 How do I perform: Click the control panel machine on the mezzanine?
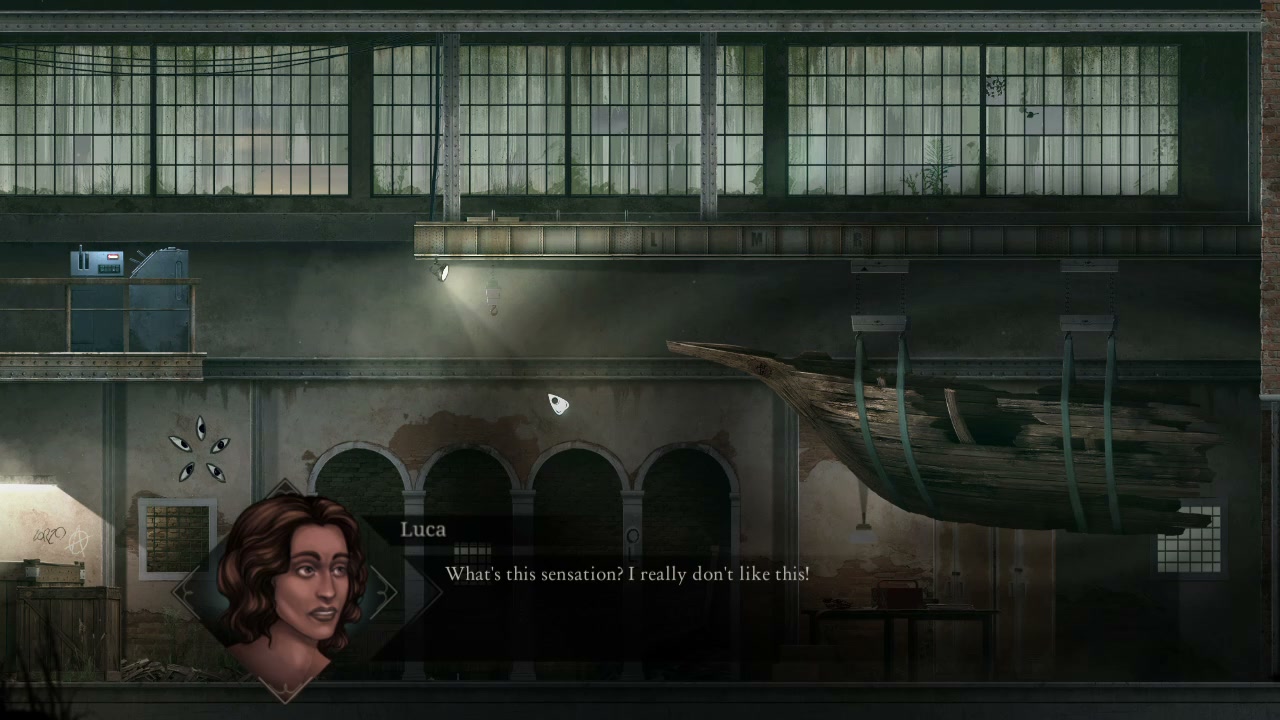(95, 265)
